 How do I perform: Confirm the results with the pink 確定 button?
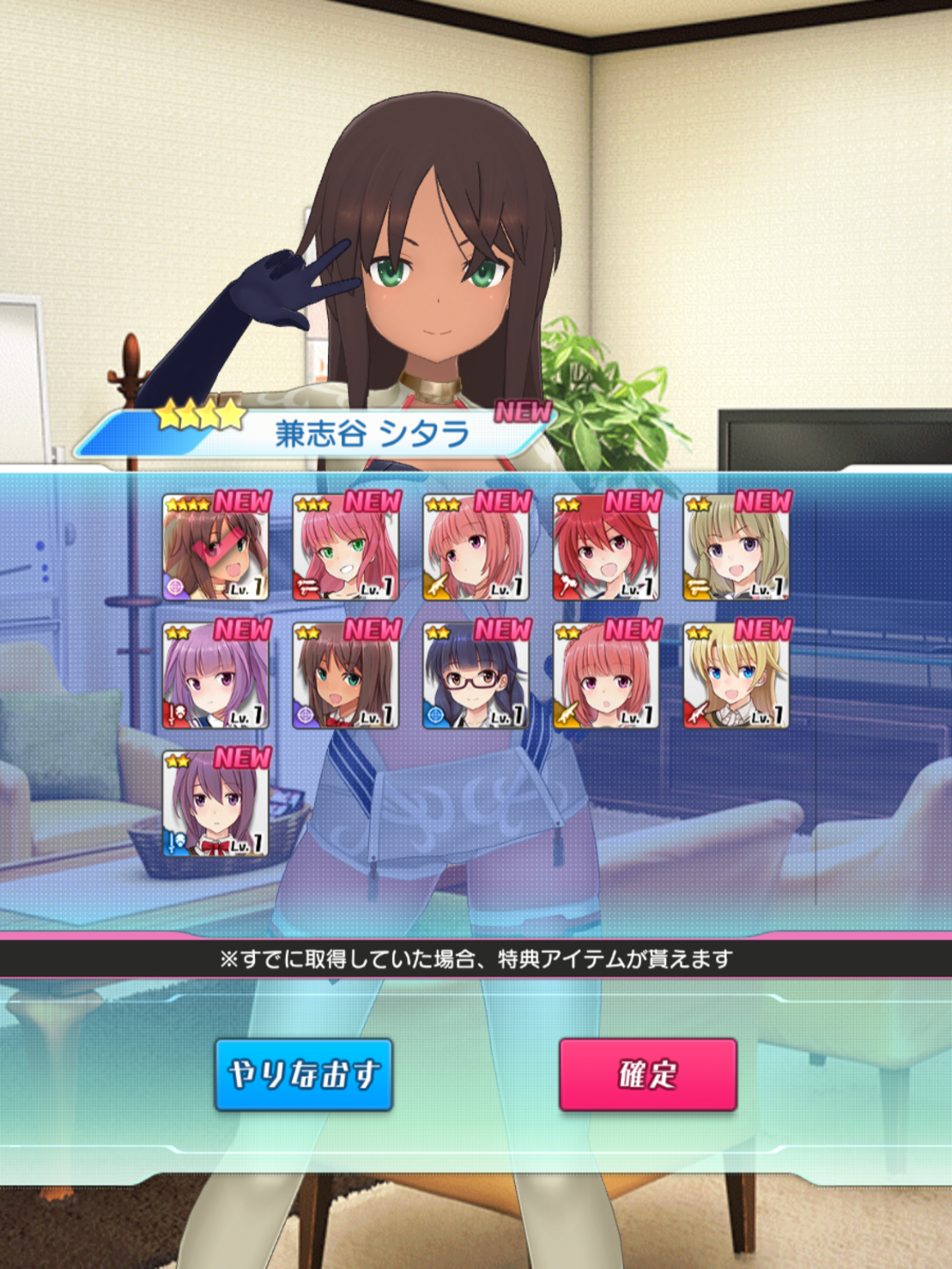point(648,1074)
